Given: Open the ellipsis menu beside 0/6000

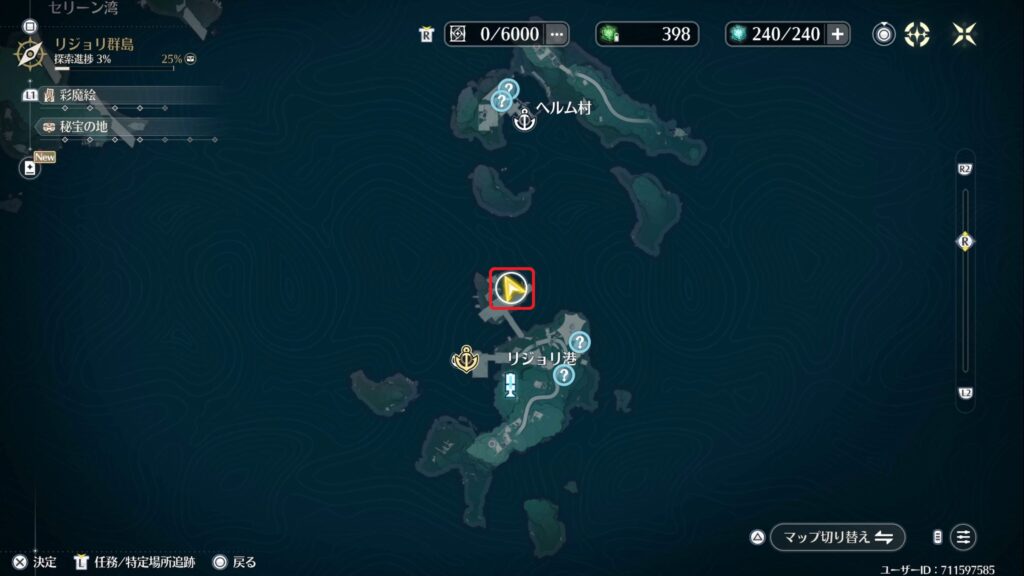Looking at the screenshot, I should 557,34.
